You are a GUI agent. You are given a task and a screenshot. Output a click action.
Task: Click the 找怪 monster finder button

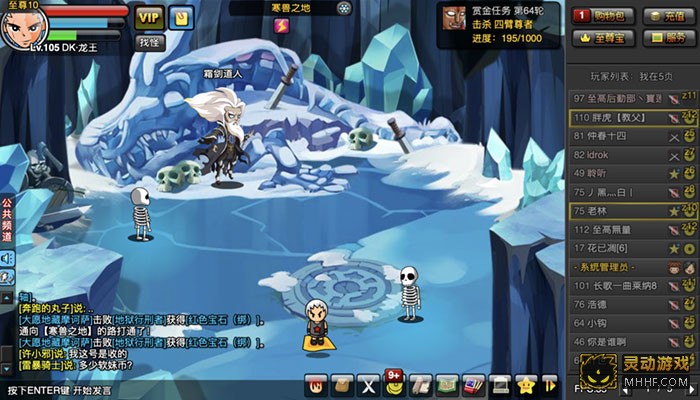click(x=149, y=42)
